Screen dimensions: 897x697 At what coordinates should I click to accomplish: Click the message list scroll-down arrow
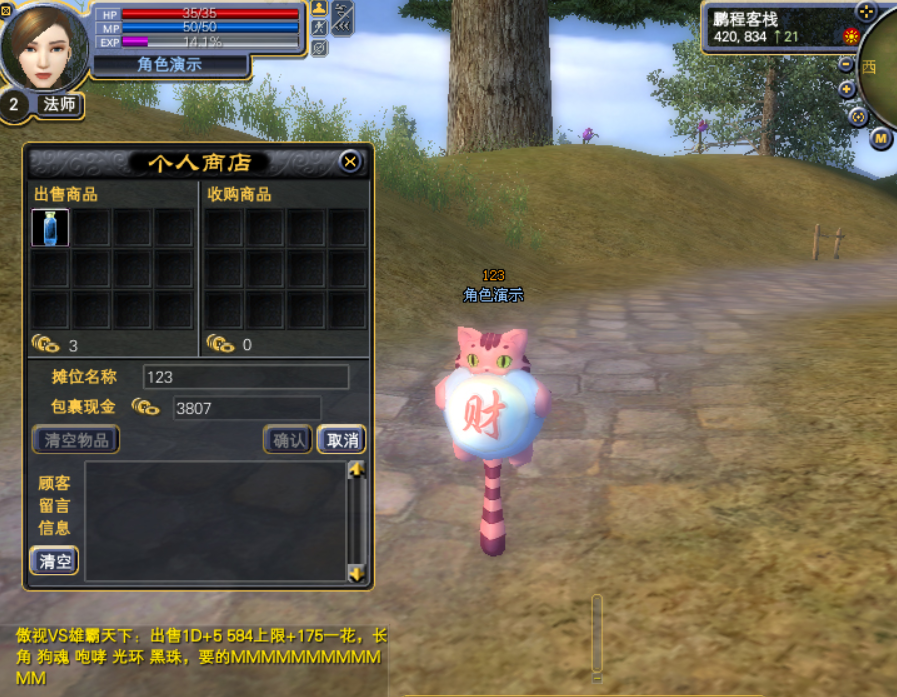[x=356, y=573]
